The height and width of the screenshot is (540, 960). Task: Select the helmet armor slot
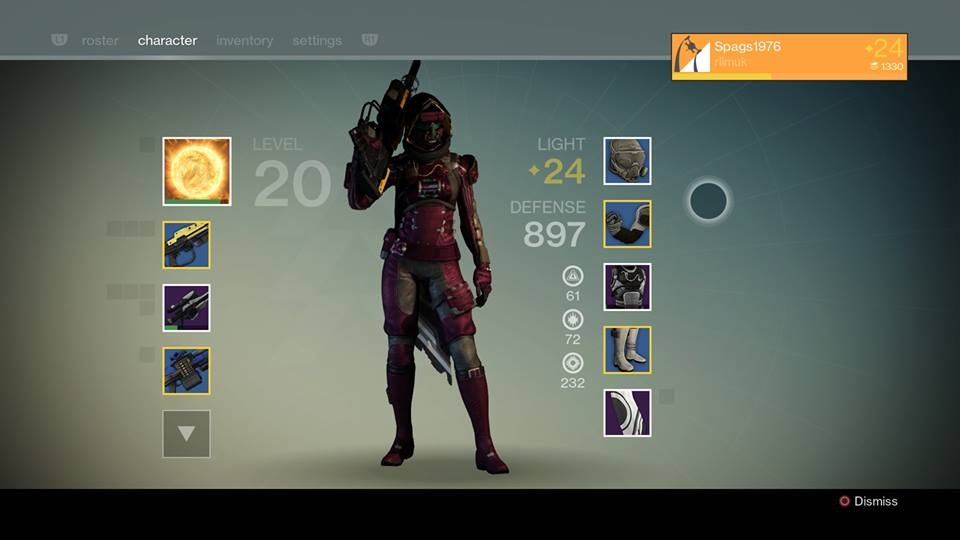coord(627,162)
